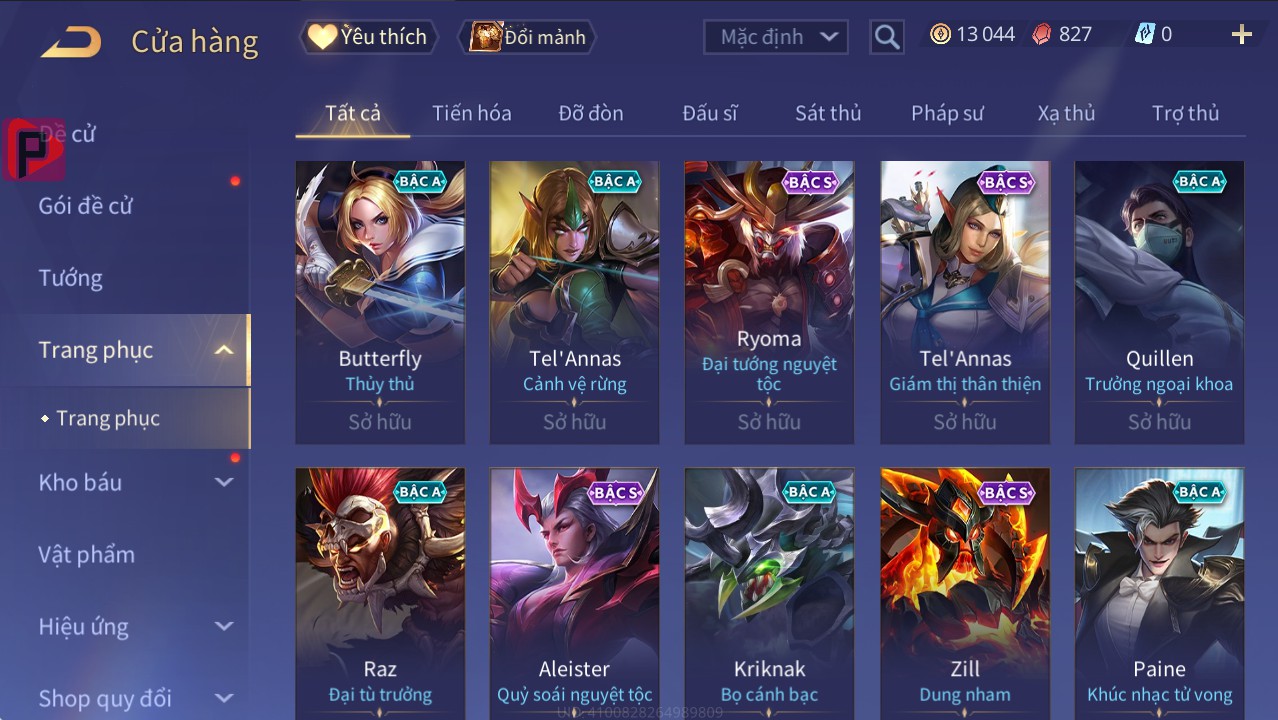Switch to the Đỡ đòn tab
The width and height of the screenshot is (1278, 720).
(590, 113)
